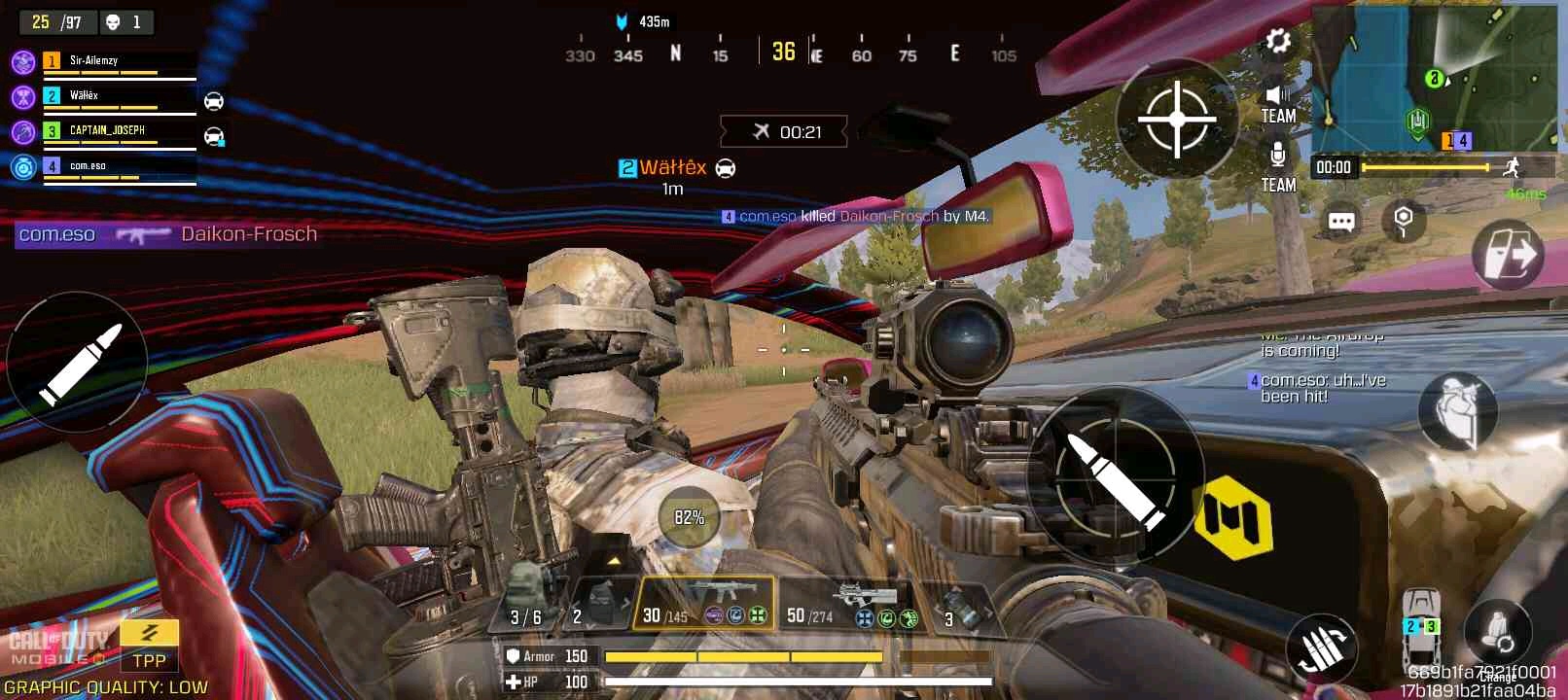Toggle the team microphone
The width and height of the screenshot is (1568, 700).
tap(1277, 167)
